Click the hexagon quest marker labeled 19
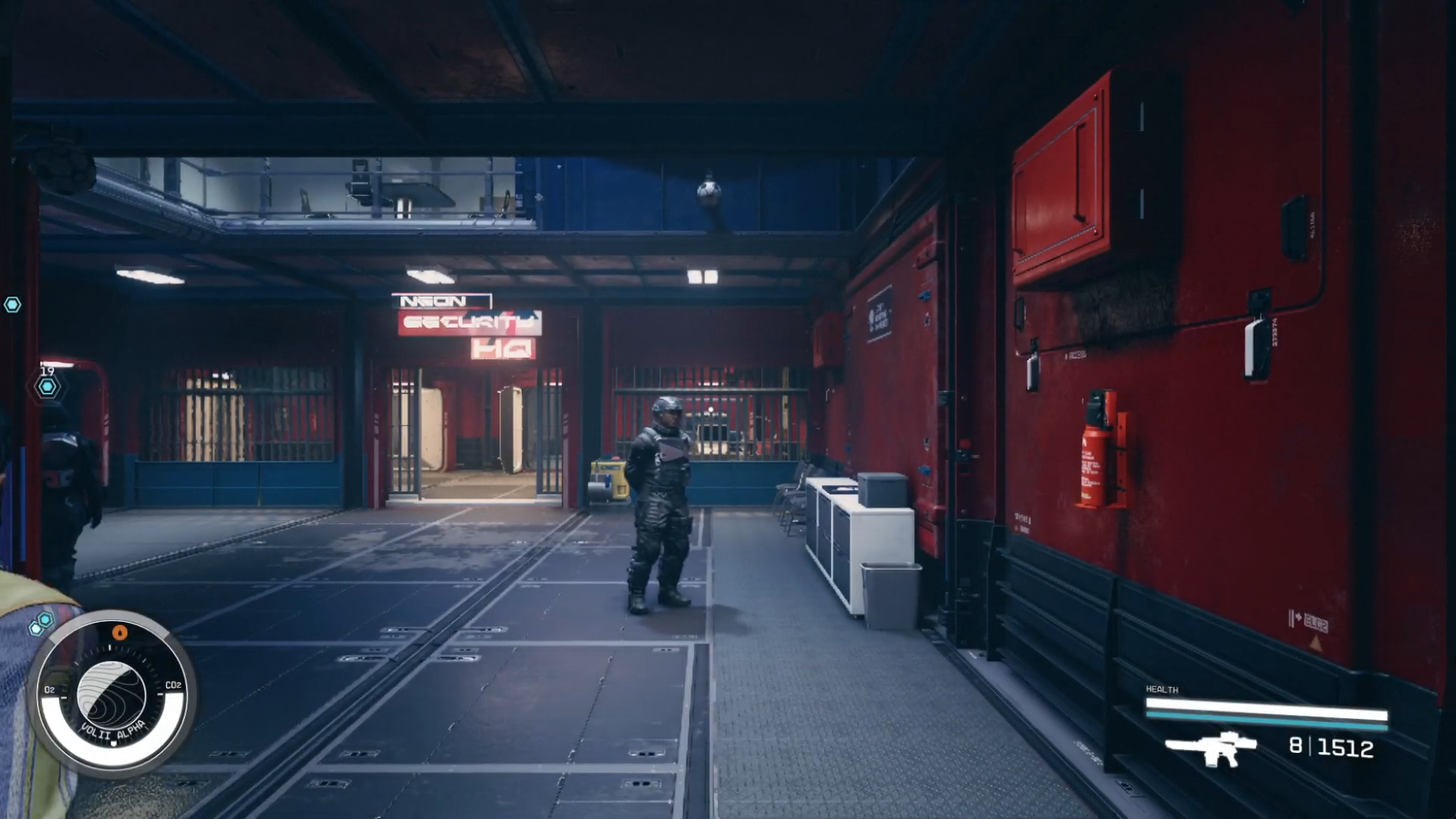 (x=48, y=387)
